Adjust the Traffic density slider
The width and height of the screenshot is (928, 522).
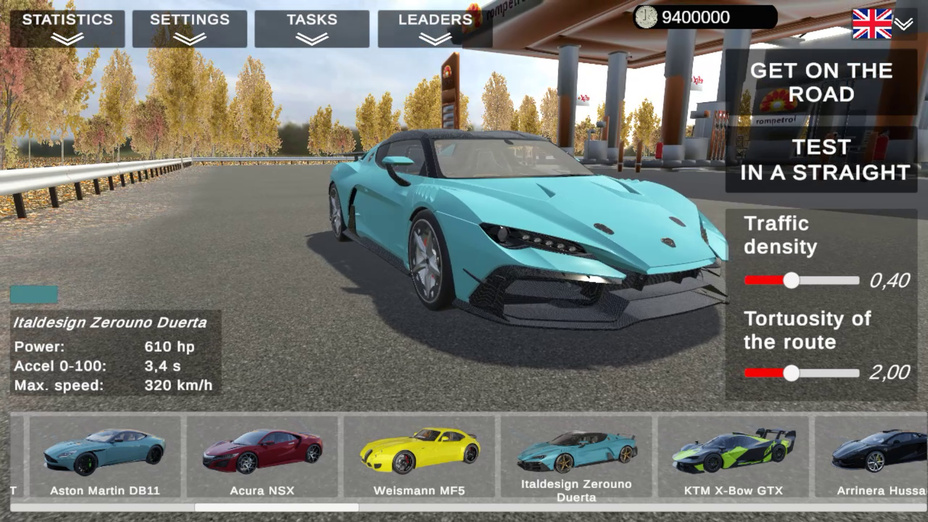pos(791,281)
